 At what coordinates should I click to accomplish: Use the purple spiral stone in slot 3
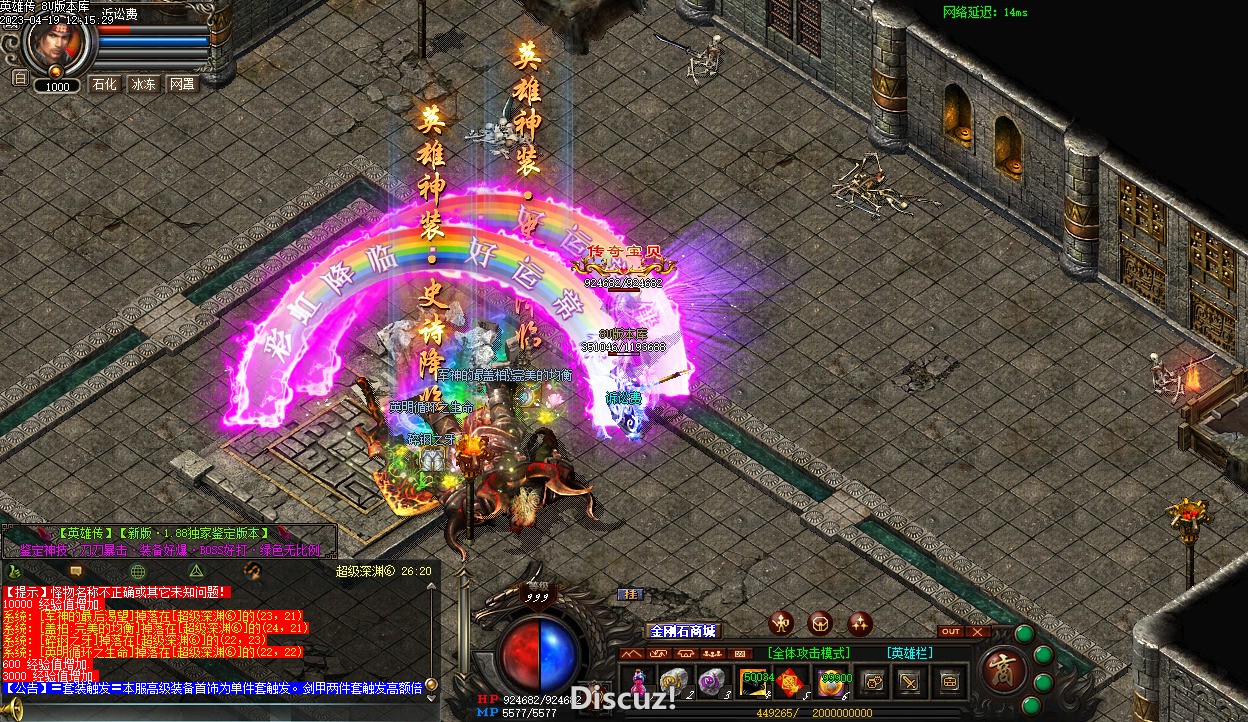[x=712, y=682]
